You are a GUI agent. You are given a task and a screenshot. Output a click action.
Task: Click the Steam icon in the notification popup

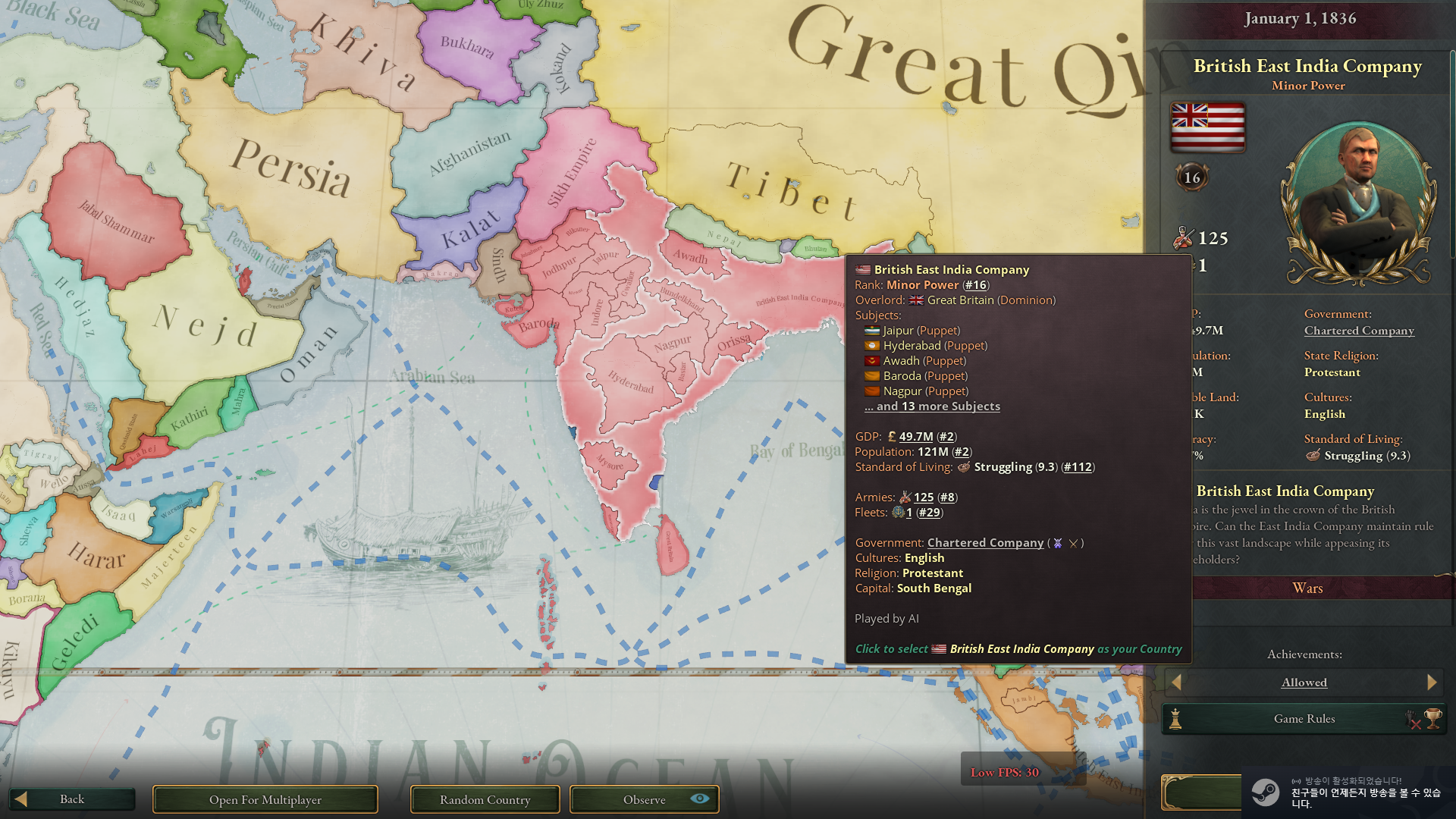1265,794
